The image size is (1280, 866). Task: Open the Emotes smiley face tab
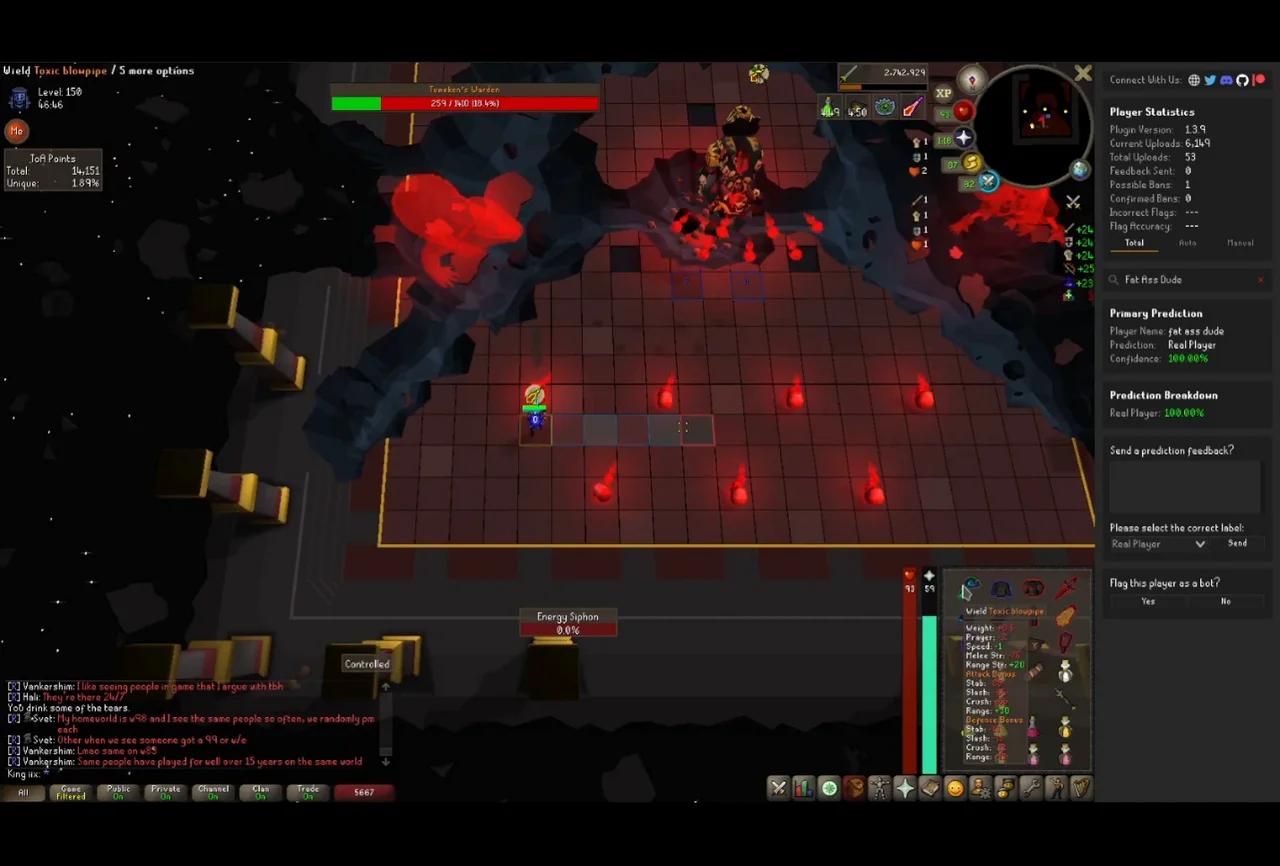click(x=955, y=789)
